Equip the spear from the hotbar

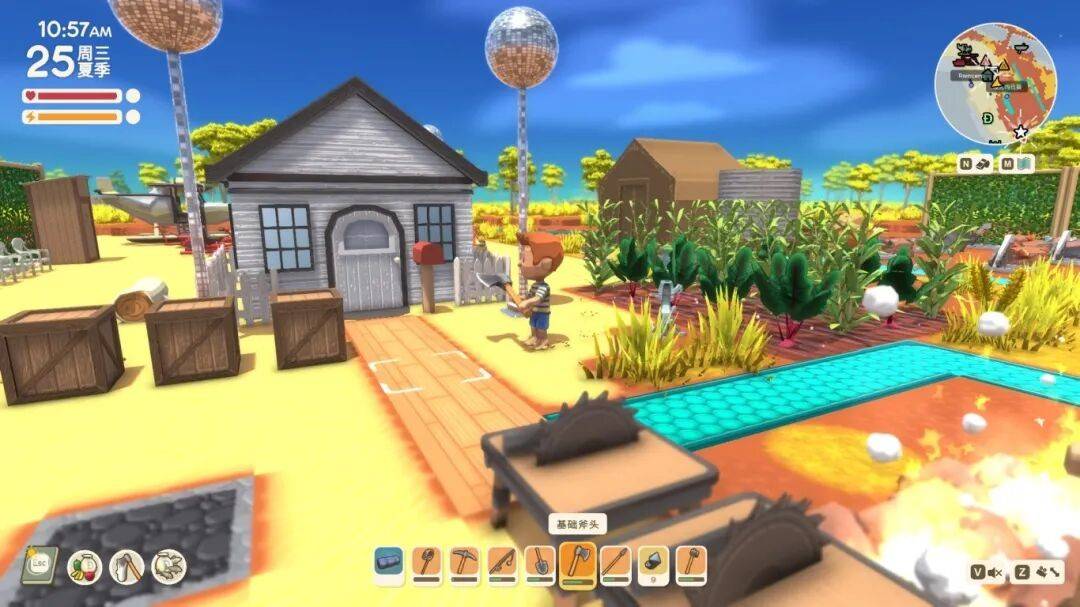616,564
